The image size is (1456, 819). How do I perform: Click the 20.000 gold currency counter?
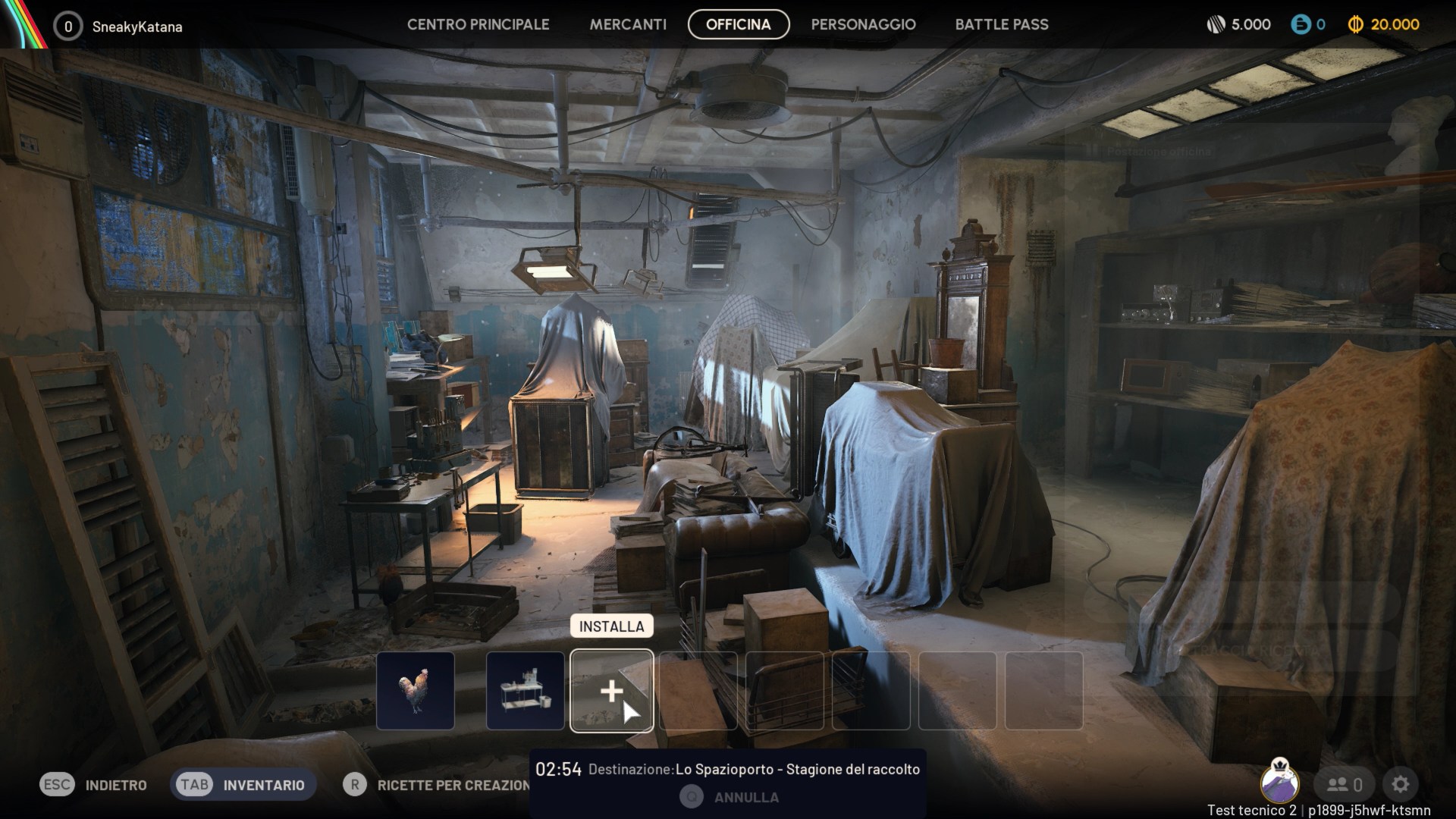1384,24
